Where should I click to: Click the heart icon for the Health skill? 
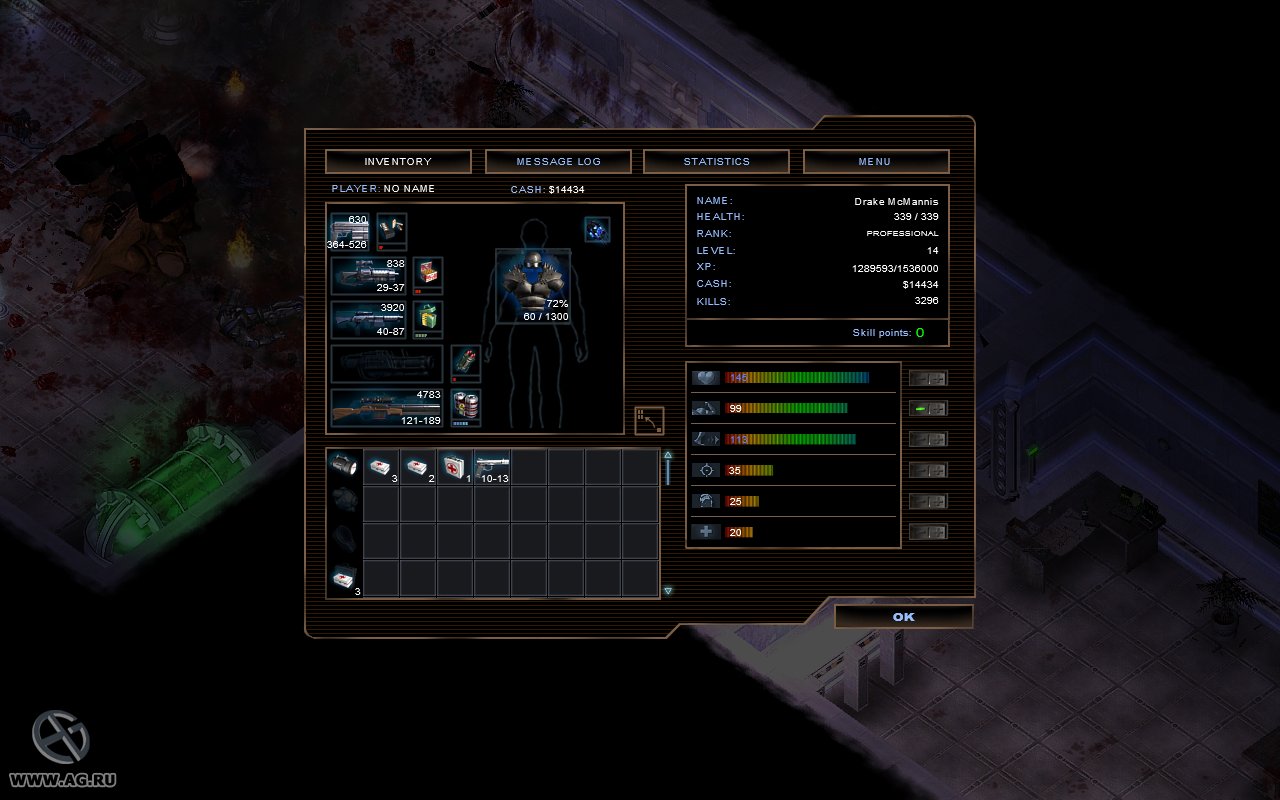pyautogui.click(x=705, y=377)
